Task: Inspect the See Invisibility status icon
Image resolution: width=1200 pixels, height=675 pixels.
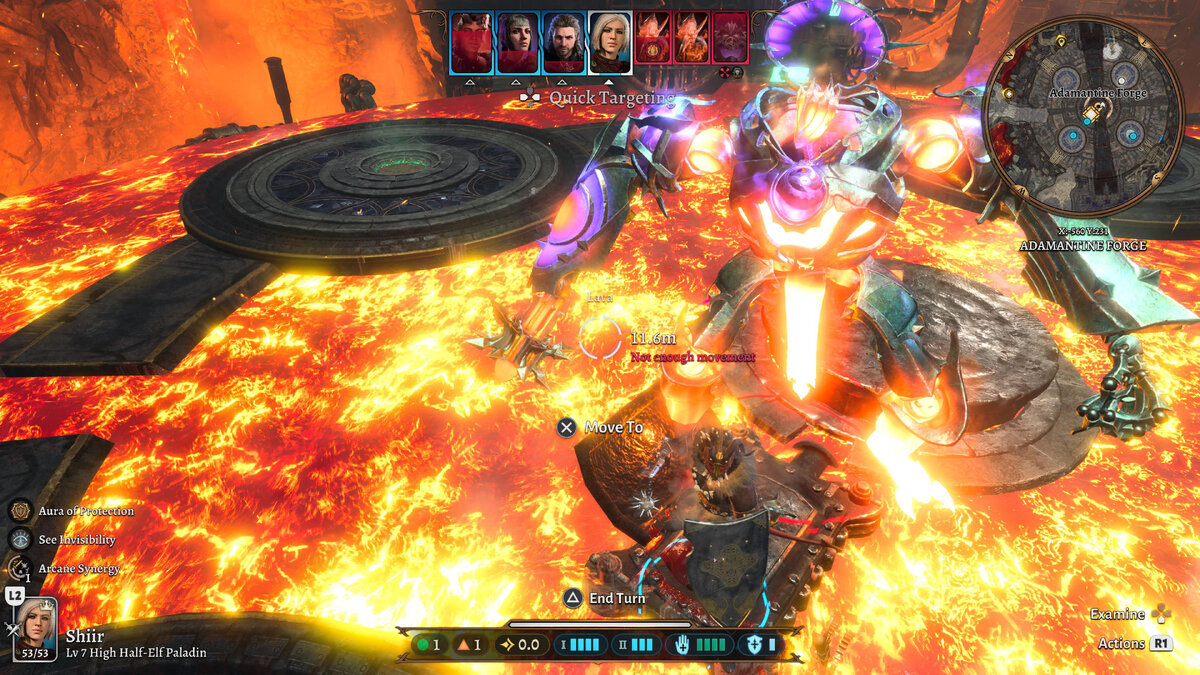Action: click(20, 540)
